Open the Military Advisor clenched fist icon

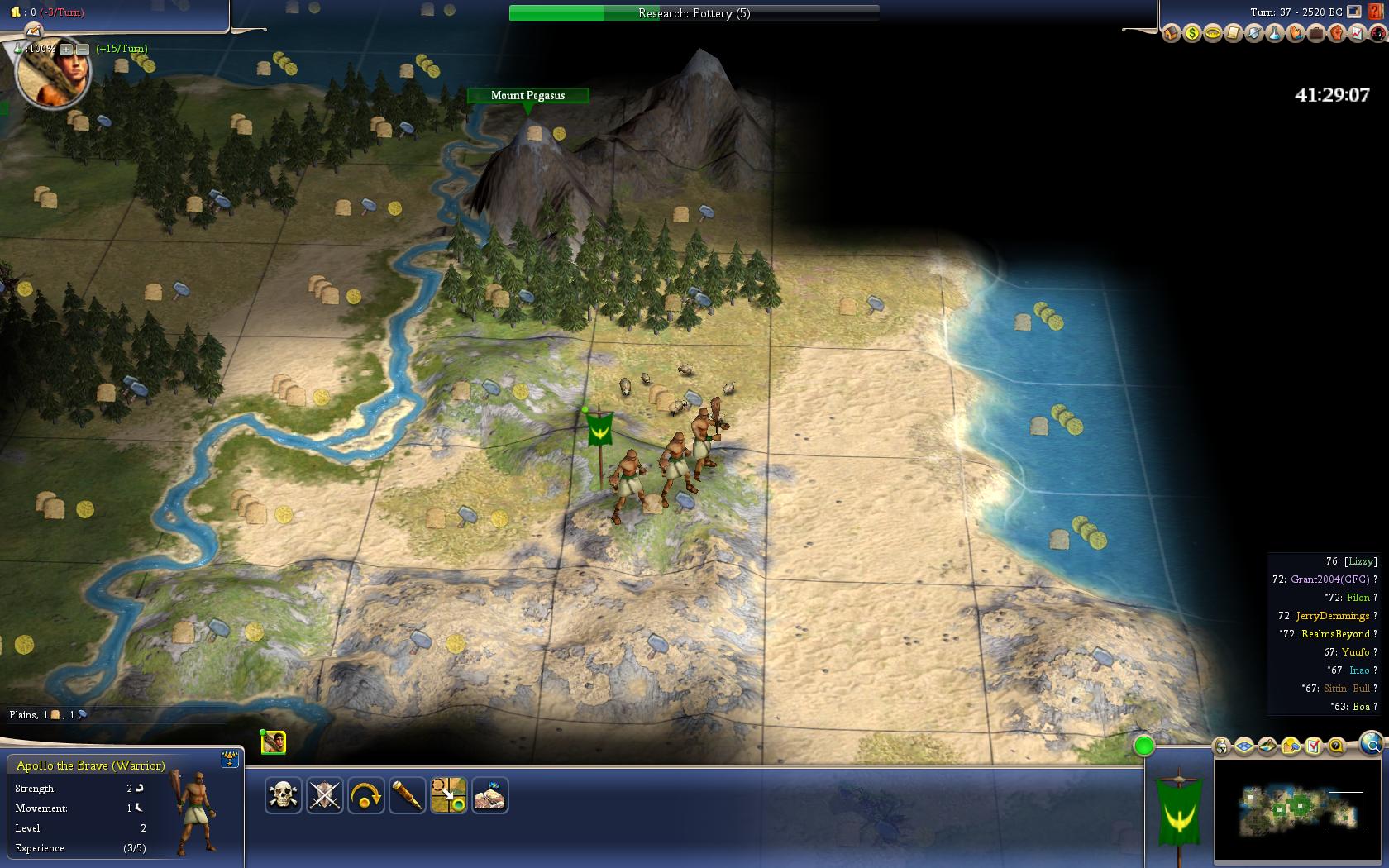1336,34
